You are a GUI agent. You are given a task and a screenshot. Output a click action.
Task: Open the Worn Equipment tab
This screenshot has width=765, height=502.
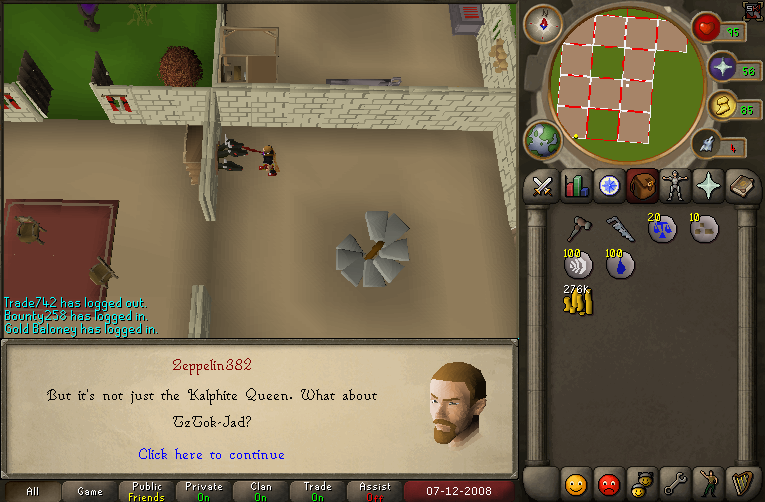pos(675,186)
